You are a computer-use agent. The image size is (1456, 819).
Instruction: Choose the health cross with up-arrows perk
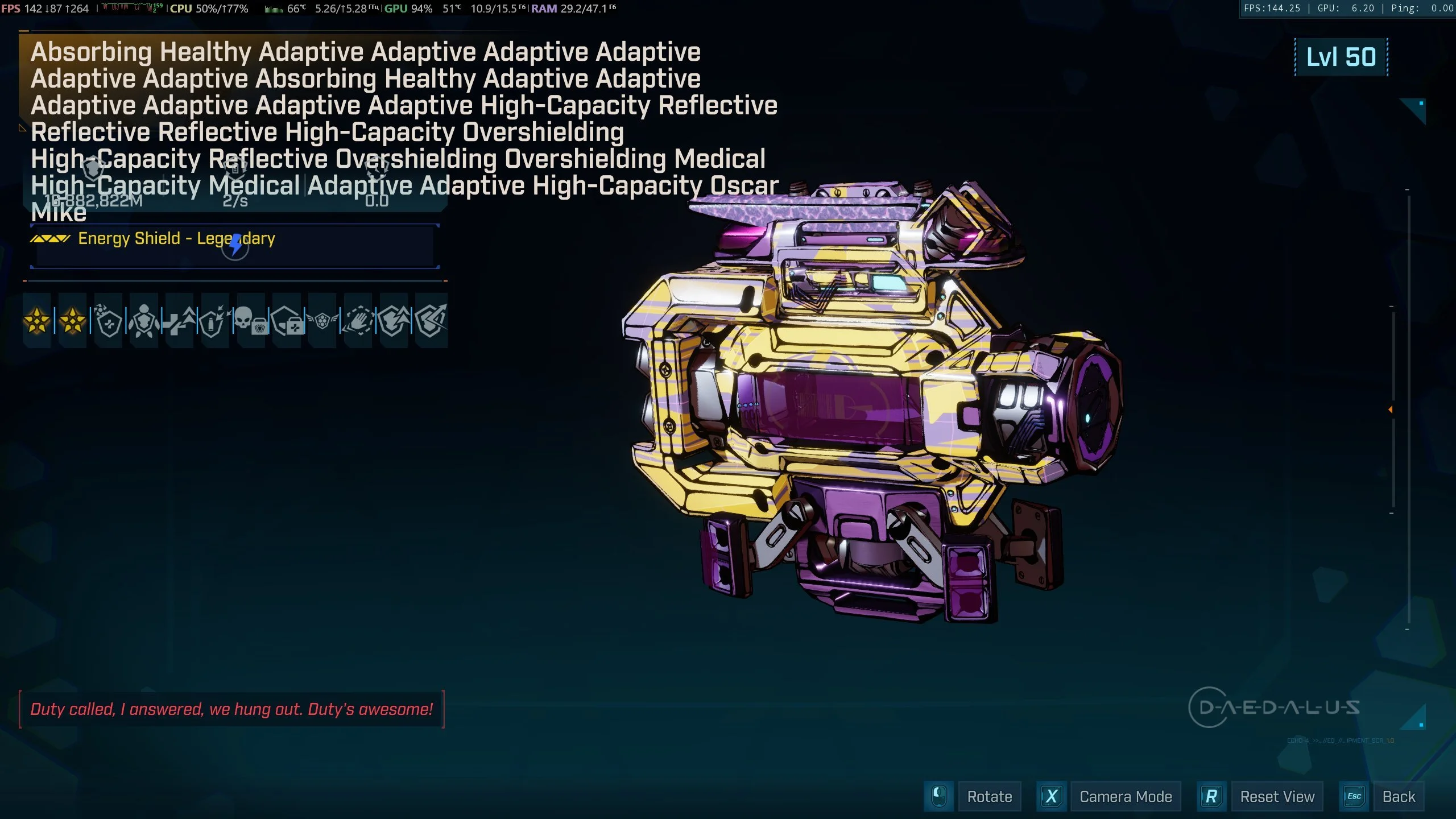pos(179,321)
